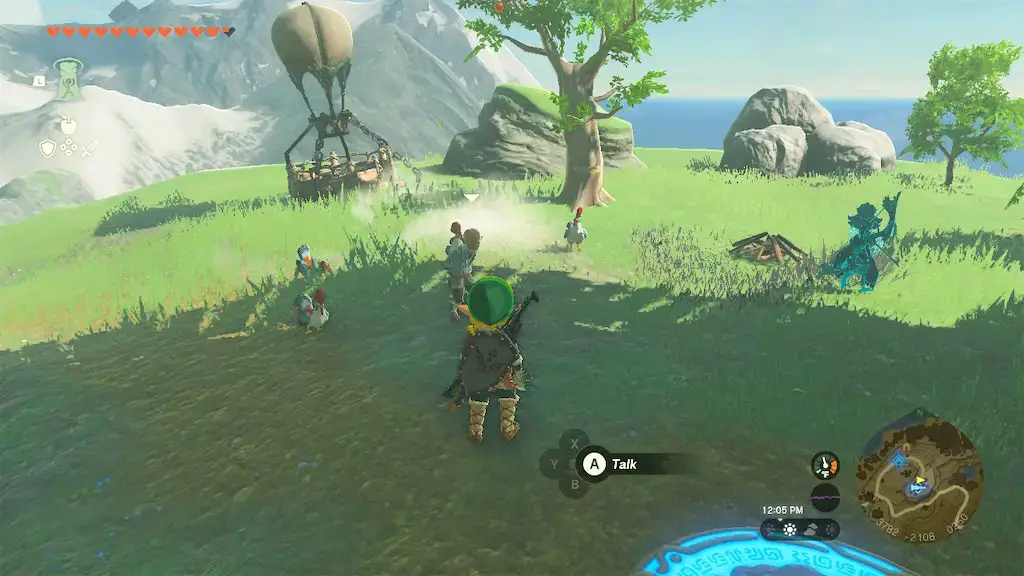Select the green tower ability icon
The height and width of the screenshot is (576, 1024).
[68, 79]
